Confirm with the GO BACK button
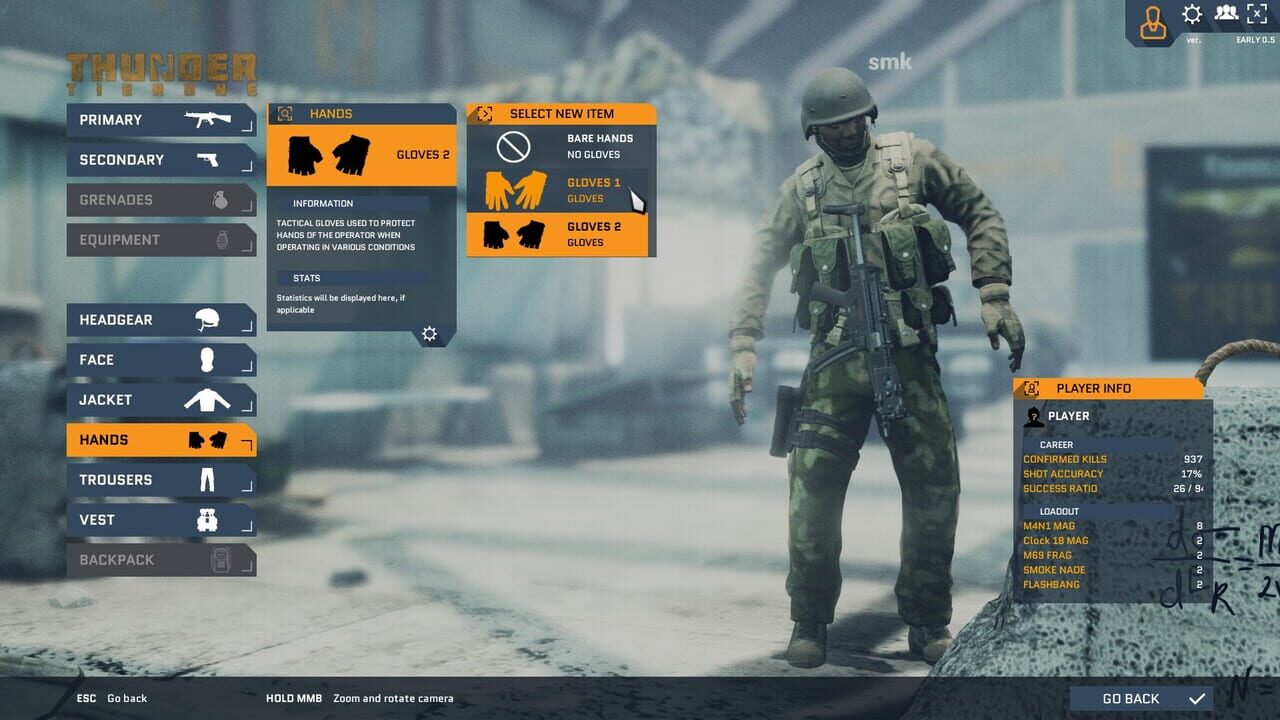The image size is (1280, 720). click(1140, 698)
